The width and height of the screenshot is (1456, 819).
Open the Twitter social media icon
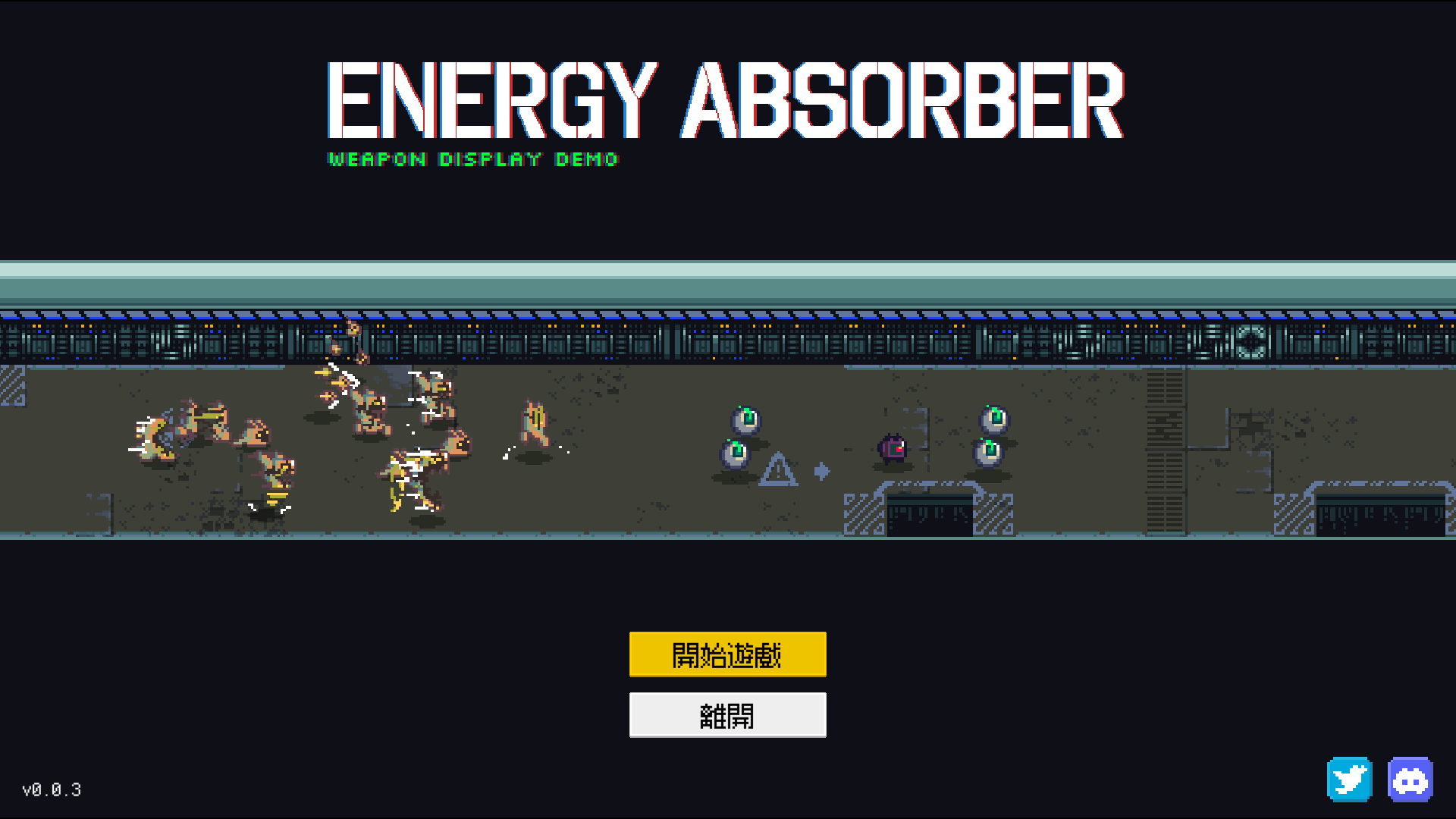coord(1348,779)
